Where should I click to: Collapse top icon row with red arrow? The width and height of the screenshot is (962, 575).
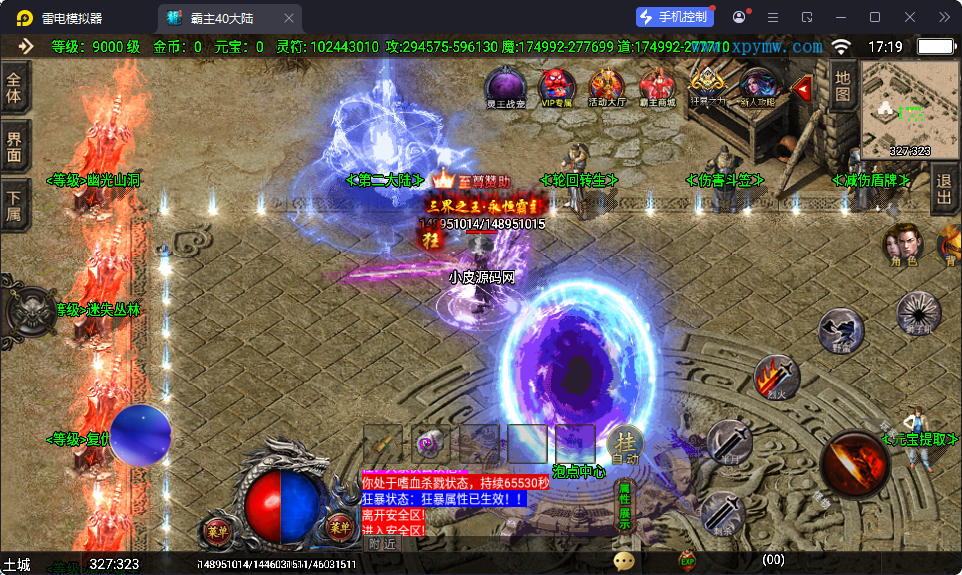pos(801,88)
